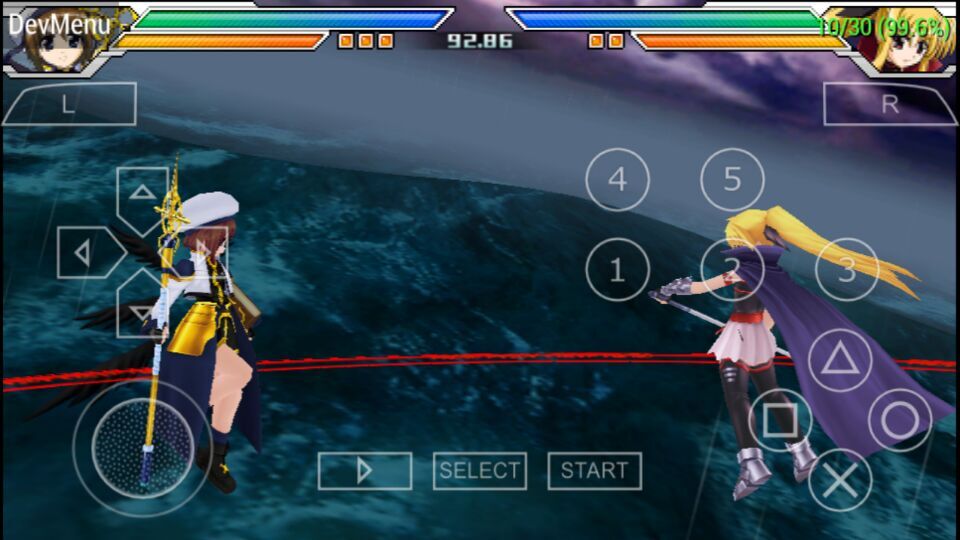Tap the R shoulder button
This screenshot has width=960, height=540.
(x=889, y=104)
